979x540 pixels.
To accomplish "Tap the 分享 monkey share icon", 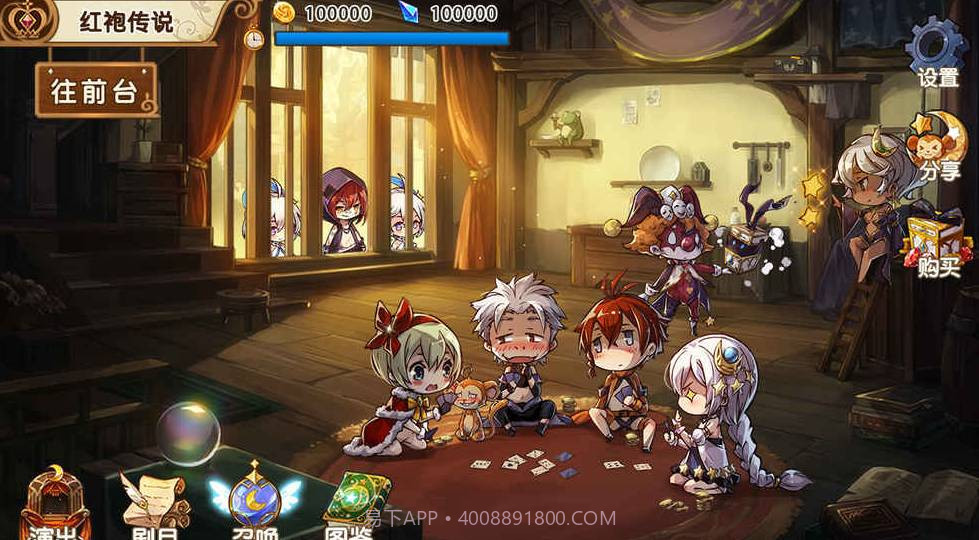I will pyautogui.click(x=937, y=145).
